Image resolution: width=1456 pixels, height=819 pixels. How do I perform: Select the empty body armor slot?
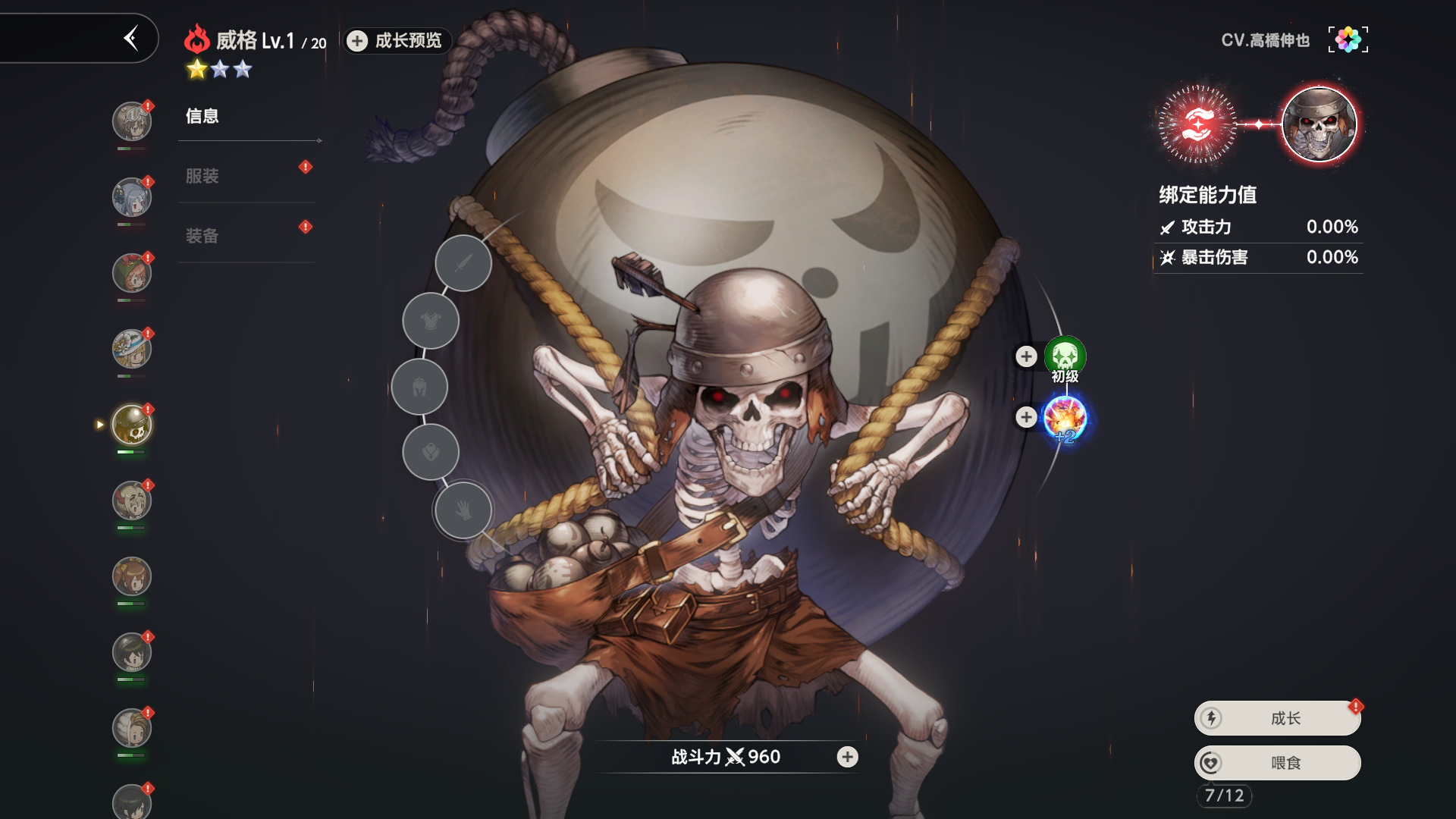click(431, 322)
